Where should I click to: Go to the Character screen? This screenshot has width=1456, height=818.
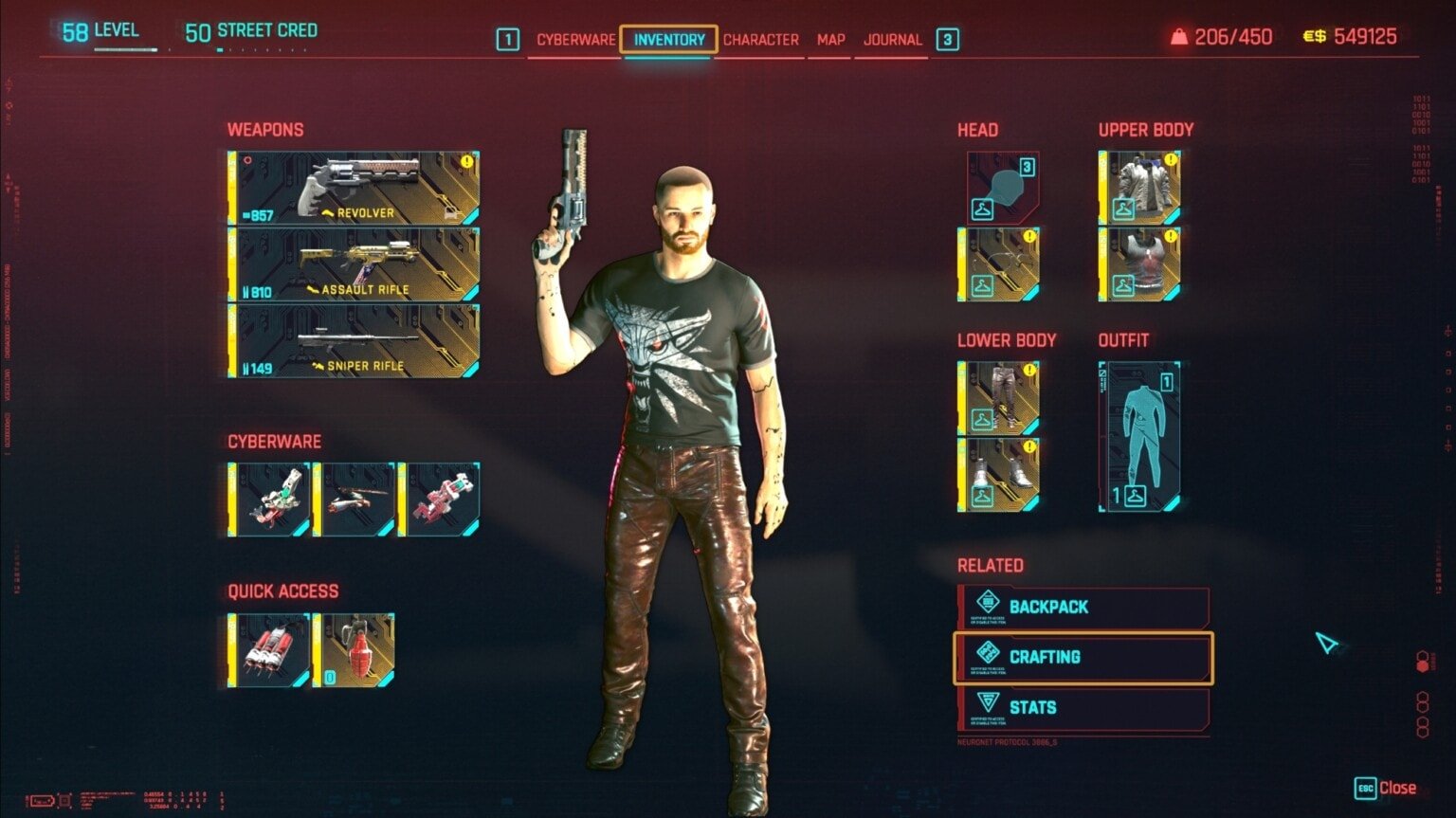point(761,40)
